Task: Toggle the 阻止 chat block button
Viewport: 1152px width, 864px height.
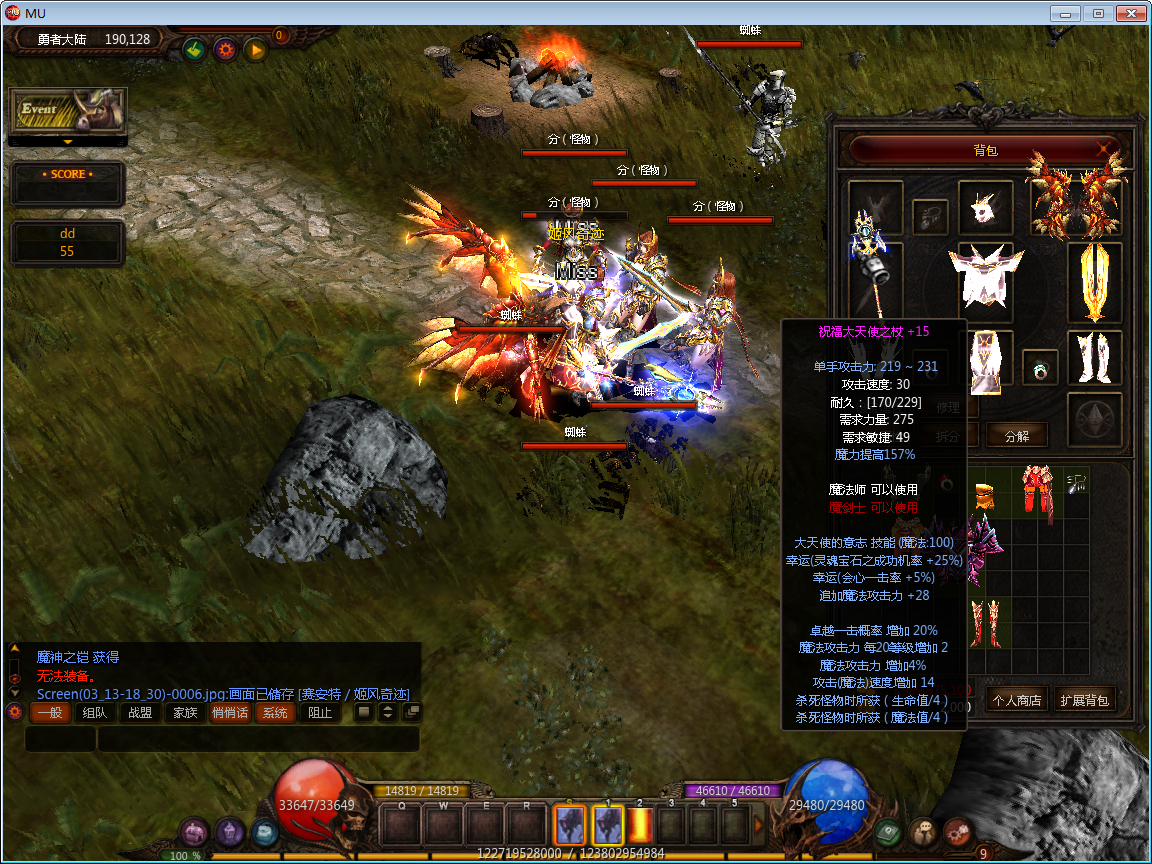Action: (320, 713)
